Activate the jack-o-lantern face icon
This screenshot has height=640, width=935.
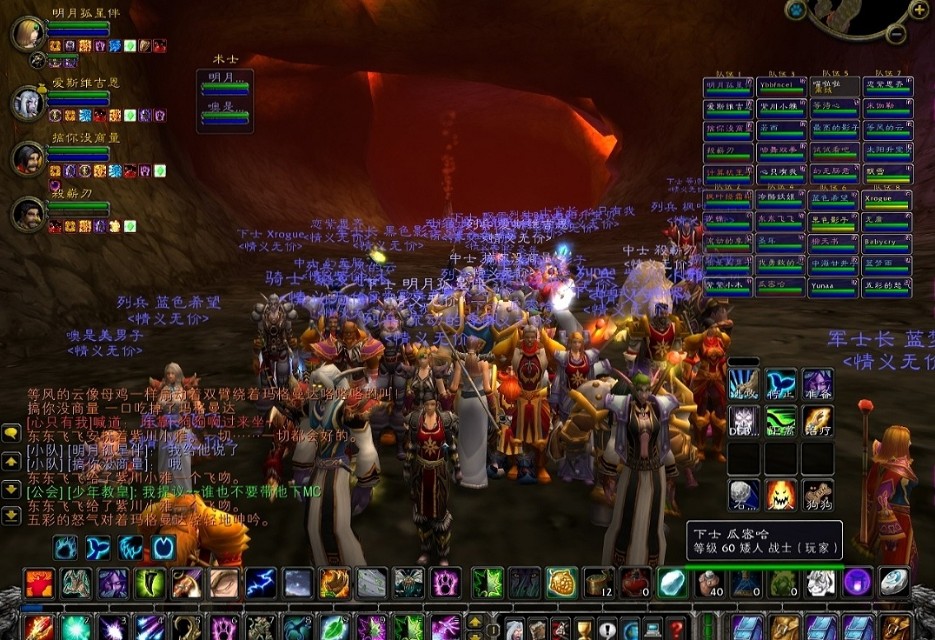[781, 494]
